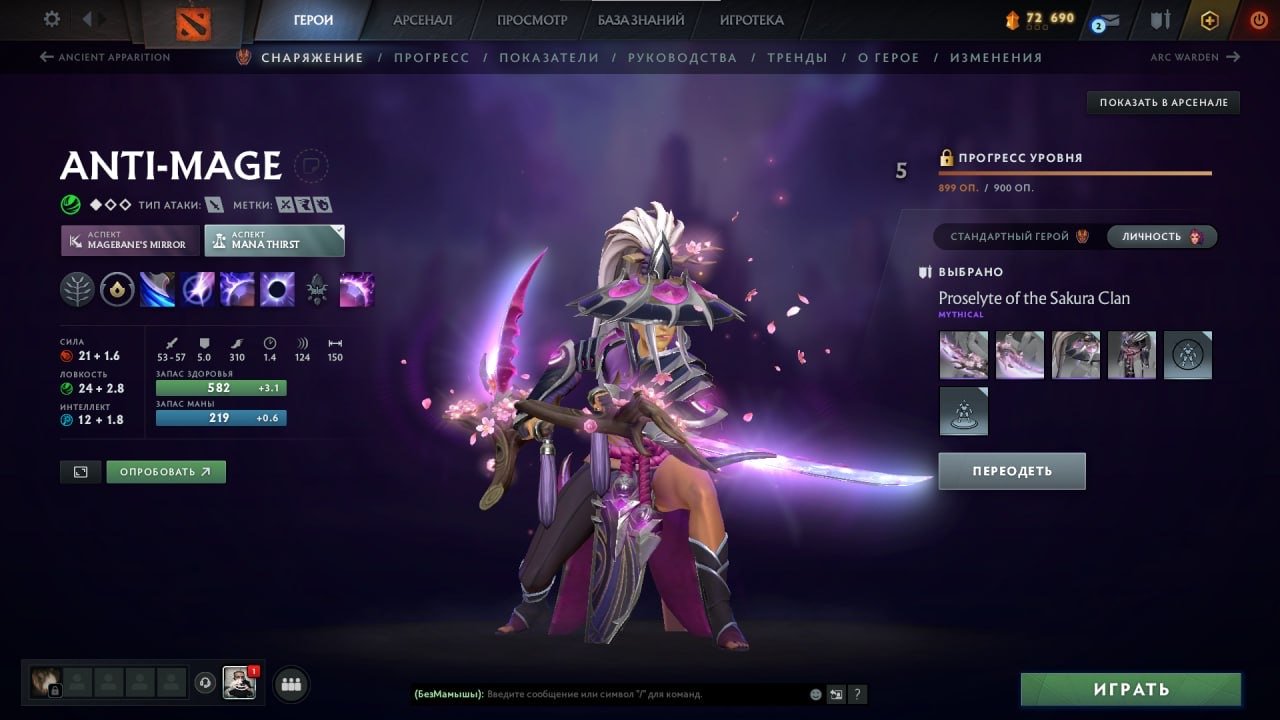View the Изменения subtab
This screenshot has width=1280, height=720.
coord(995,58)
